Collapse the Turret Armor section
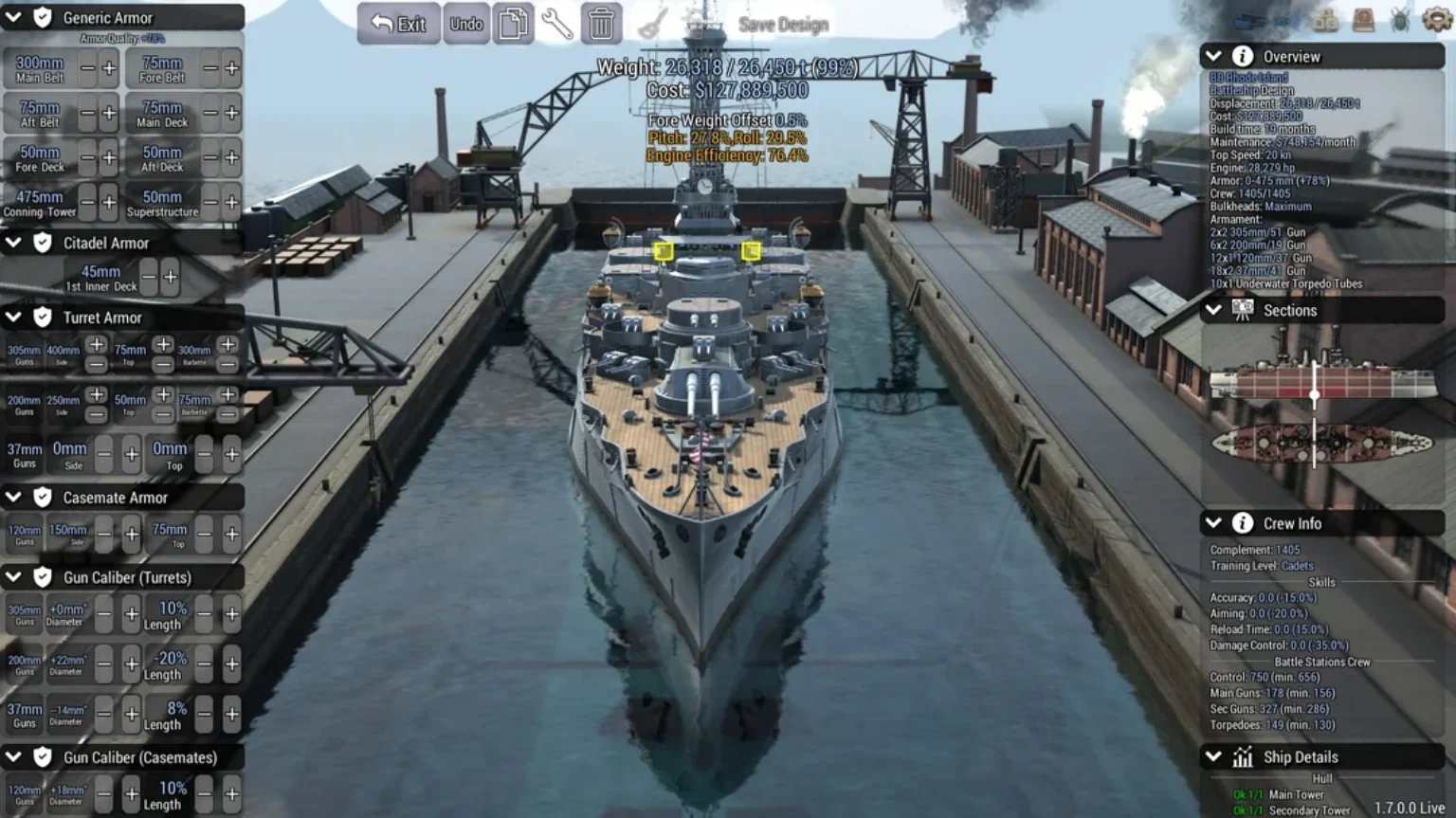Viewport: 1456px width, 818px height. [x=14, y=318]
